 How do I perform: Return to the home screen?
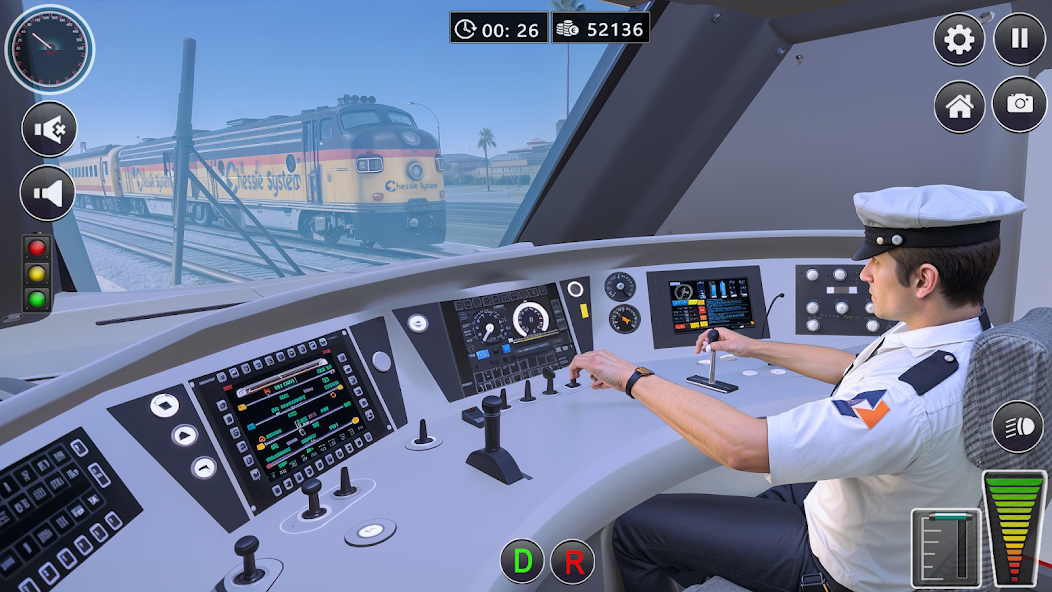pos(959,106)
